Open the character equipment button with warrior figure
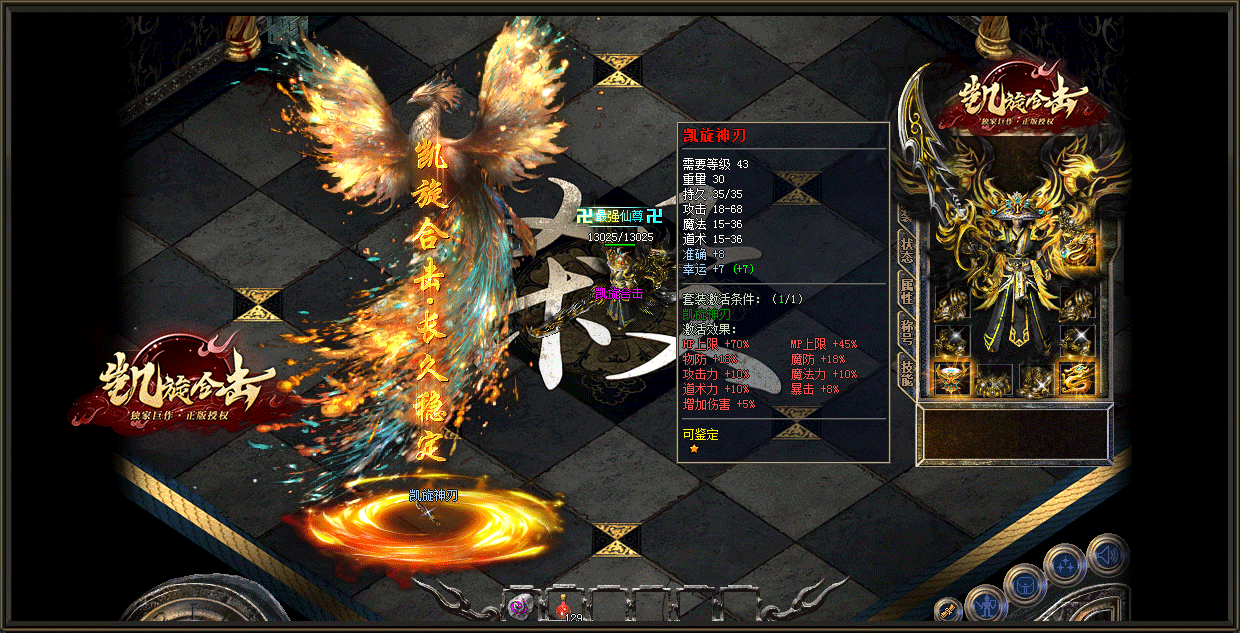 [986, 604]
